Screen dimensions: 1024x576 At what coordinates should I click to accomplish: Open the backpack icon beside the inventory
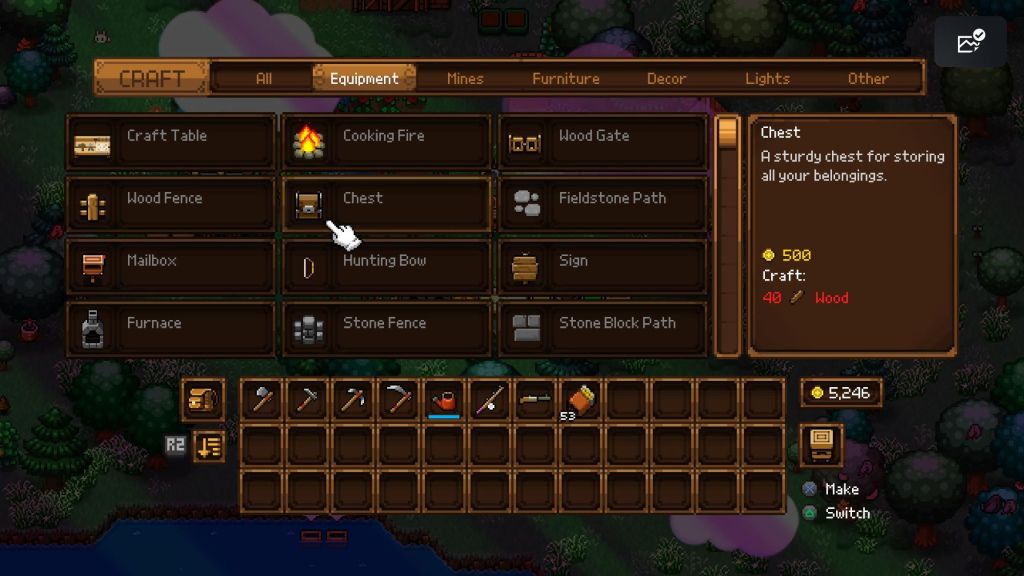click(202, 400)
